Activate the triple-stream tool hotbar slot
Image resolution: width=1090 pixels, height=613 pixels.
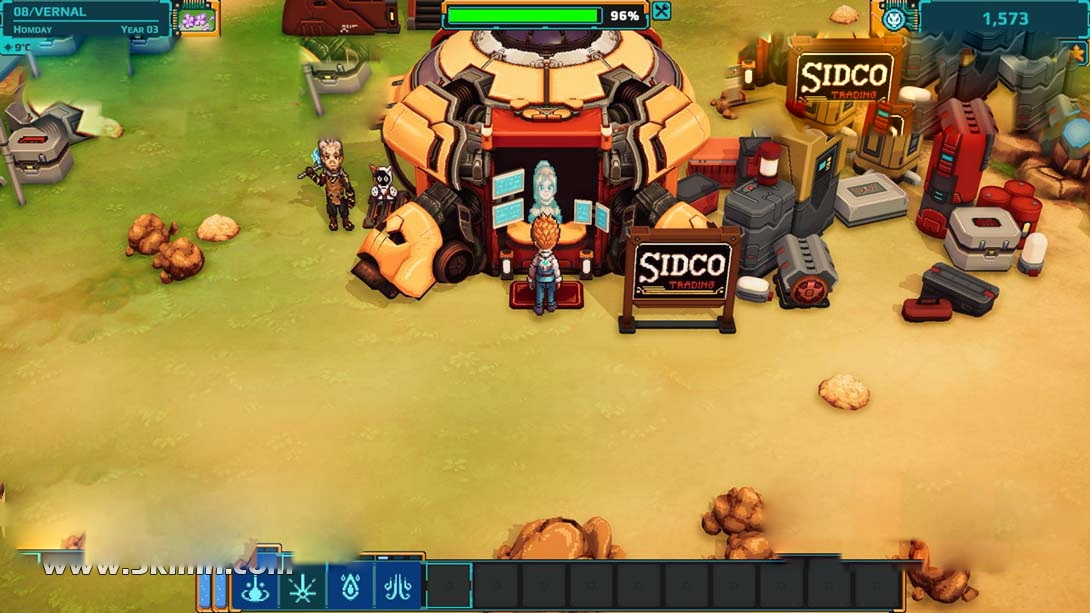pos(398,586)
